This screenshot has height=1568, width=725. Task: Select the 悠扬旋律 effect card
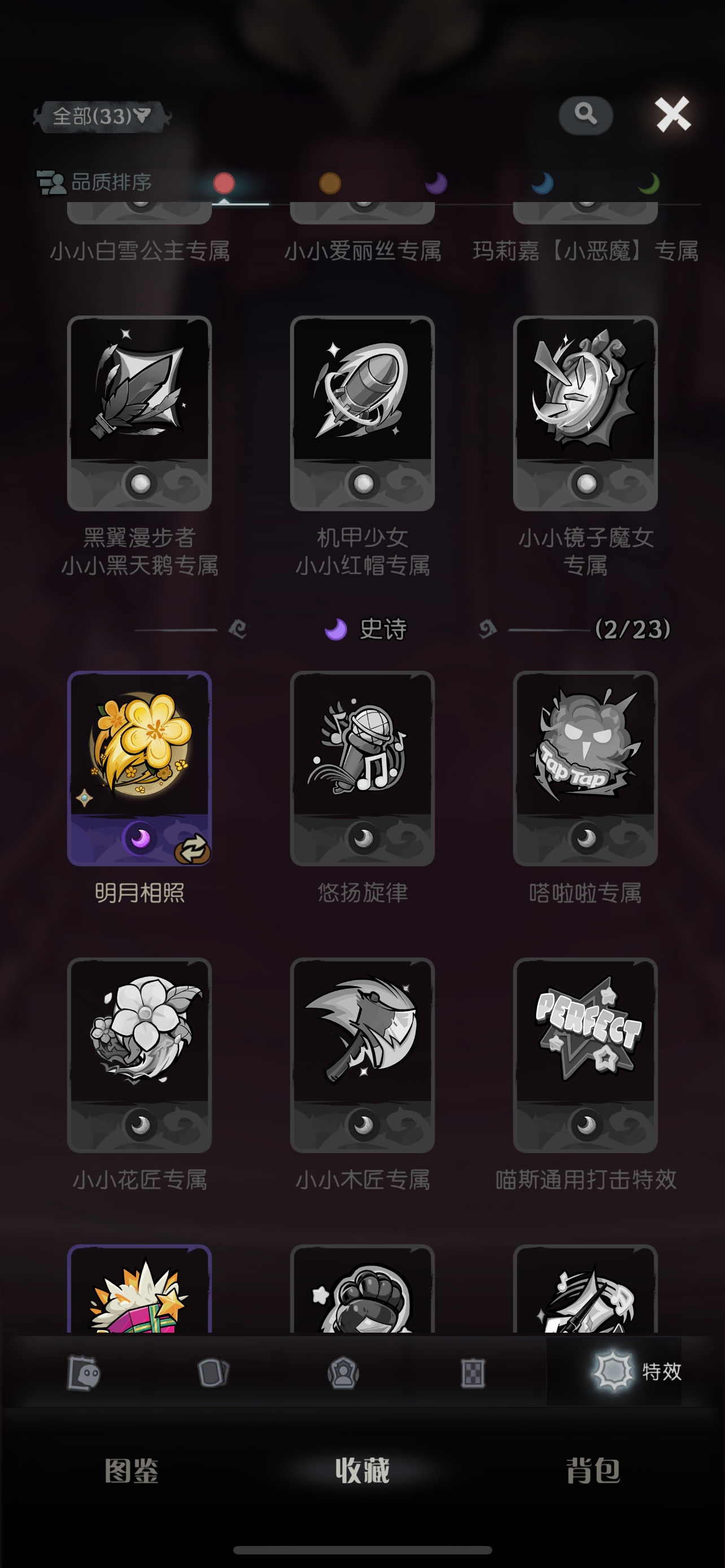(362, 768)
